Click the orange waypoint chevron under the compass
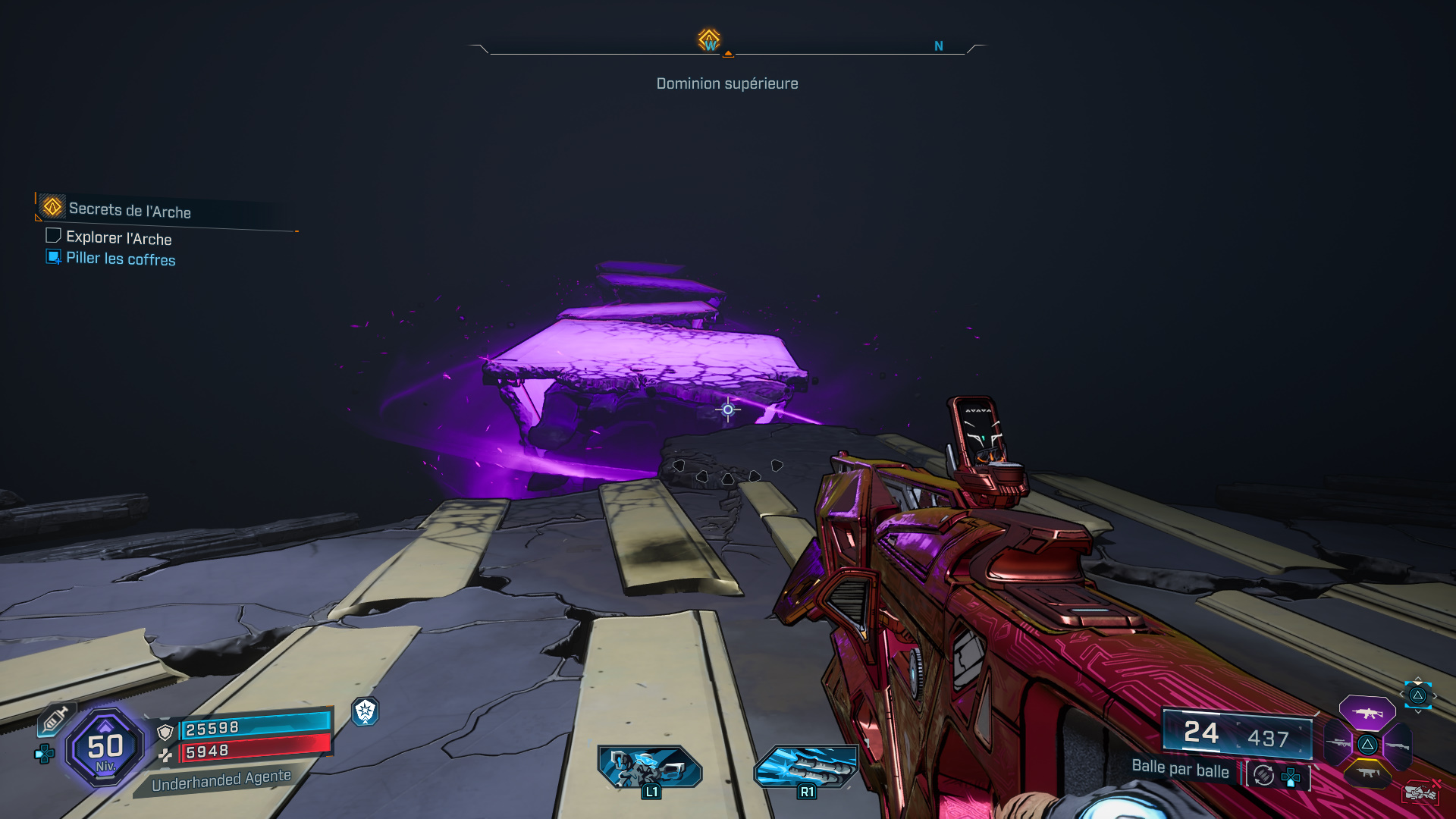Screen dimensions: 1456x819 tap(728, 55)
